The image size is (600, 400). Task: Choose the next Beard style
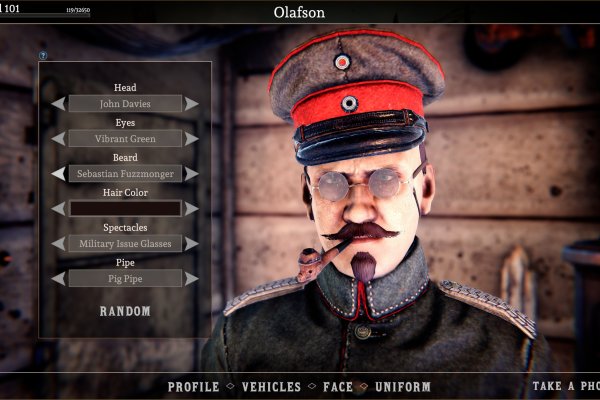click(191, 173)
